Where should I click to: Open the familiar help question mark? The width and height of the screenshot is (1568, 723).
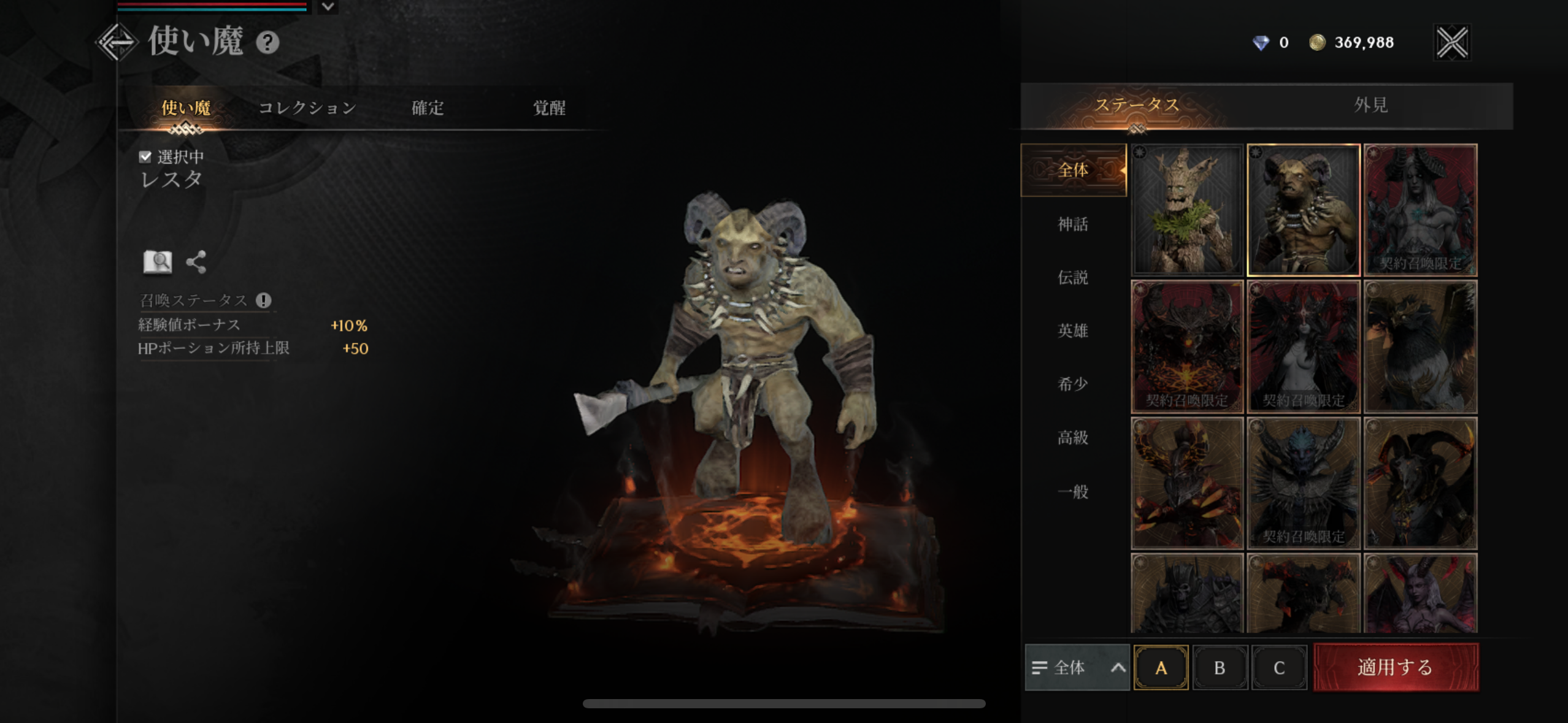click(267, 42)
